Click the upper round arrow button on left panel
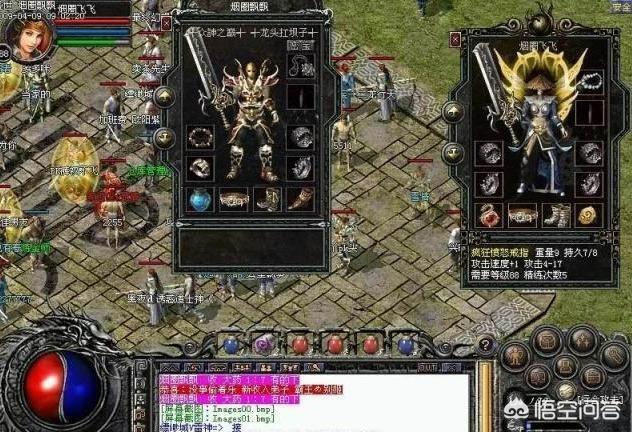The height and width of the screenshot is (432, 632). point(165,96)
